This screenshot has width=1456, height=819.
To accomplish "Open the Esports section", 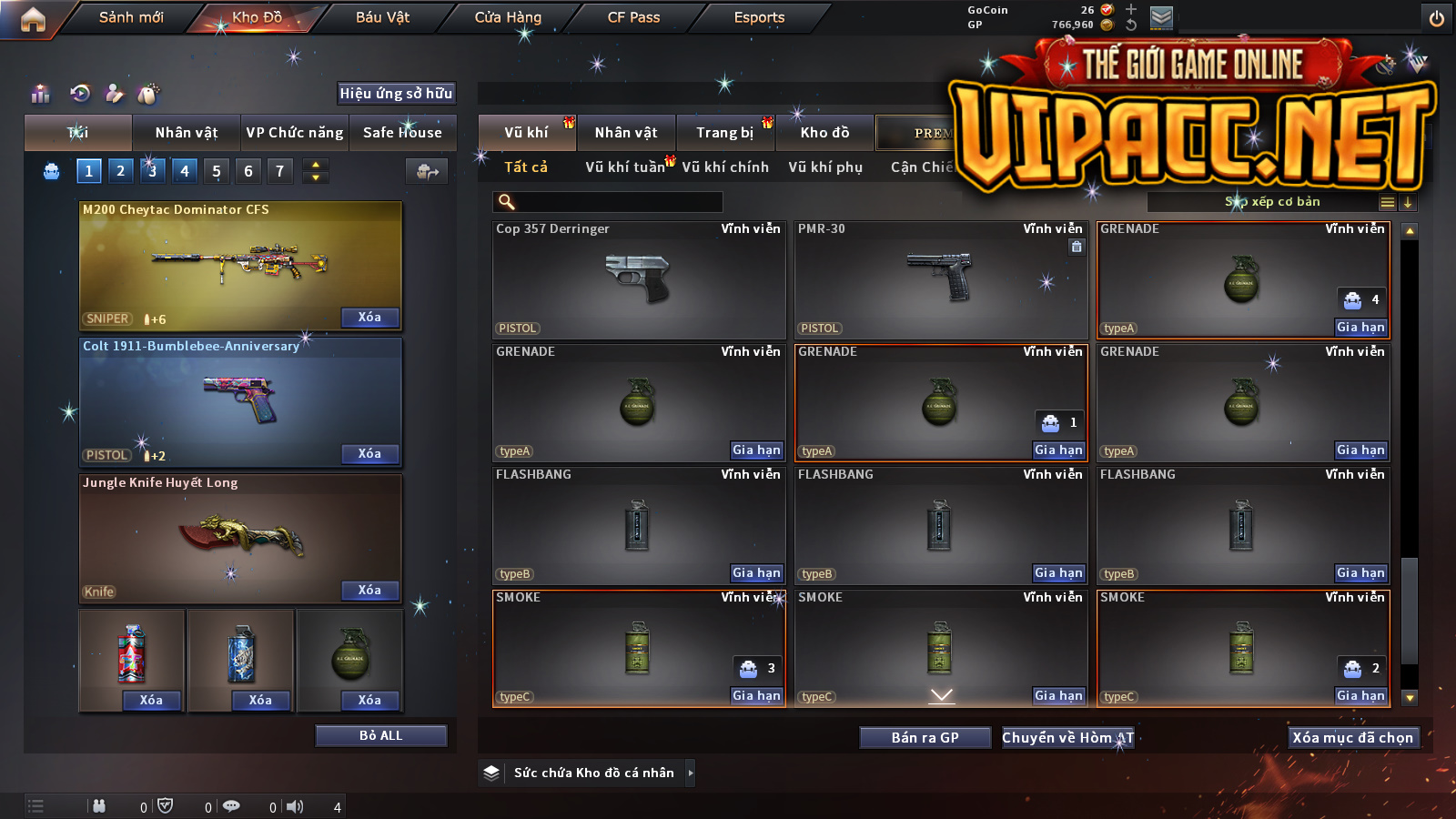I will [759, 17].
